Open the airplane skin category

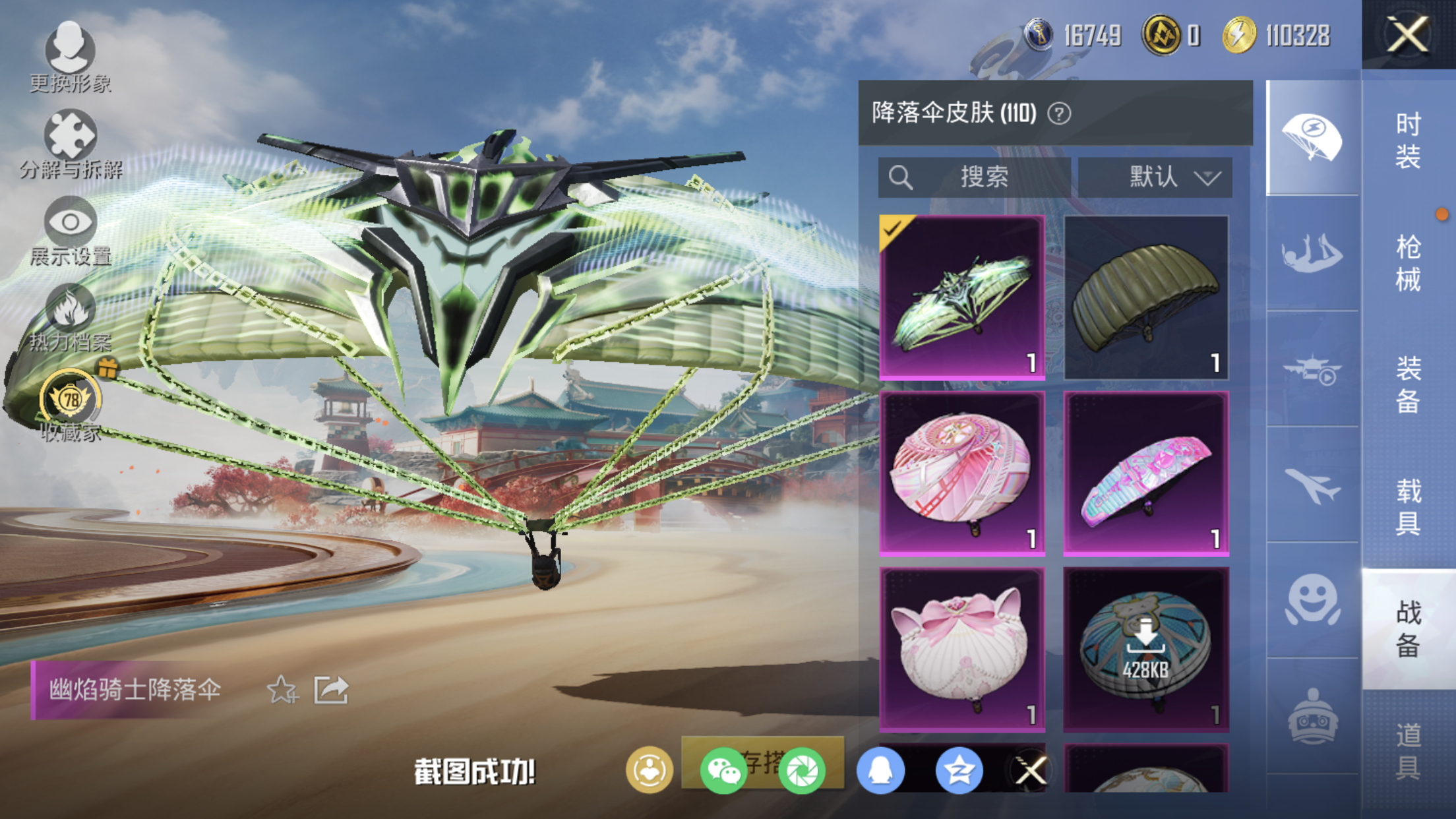[x=1312, y=486]
